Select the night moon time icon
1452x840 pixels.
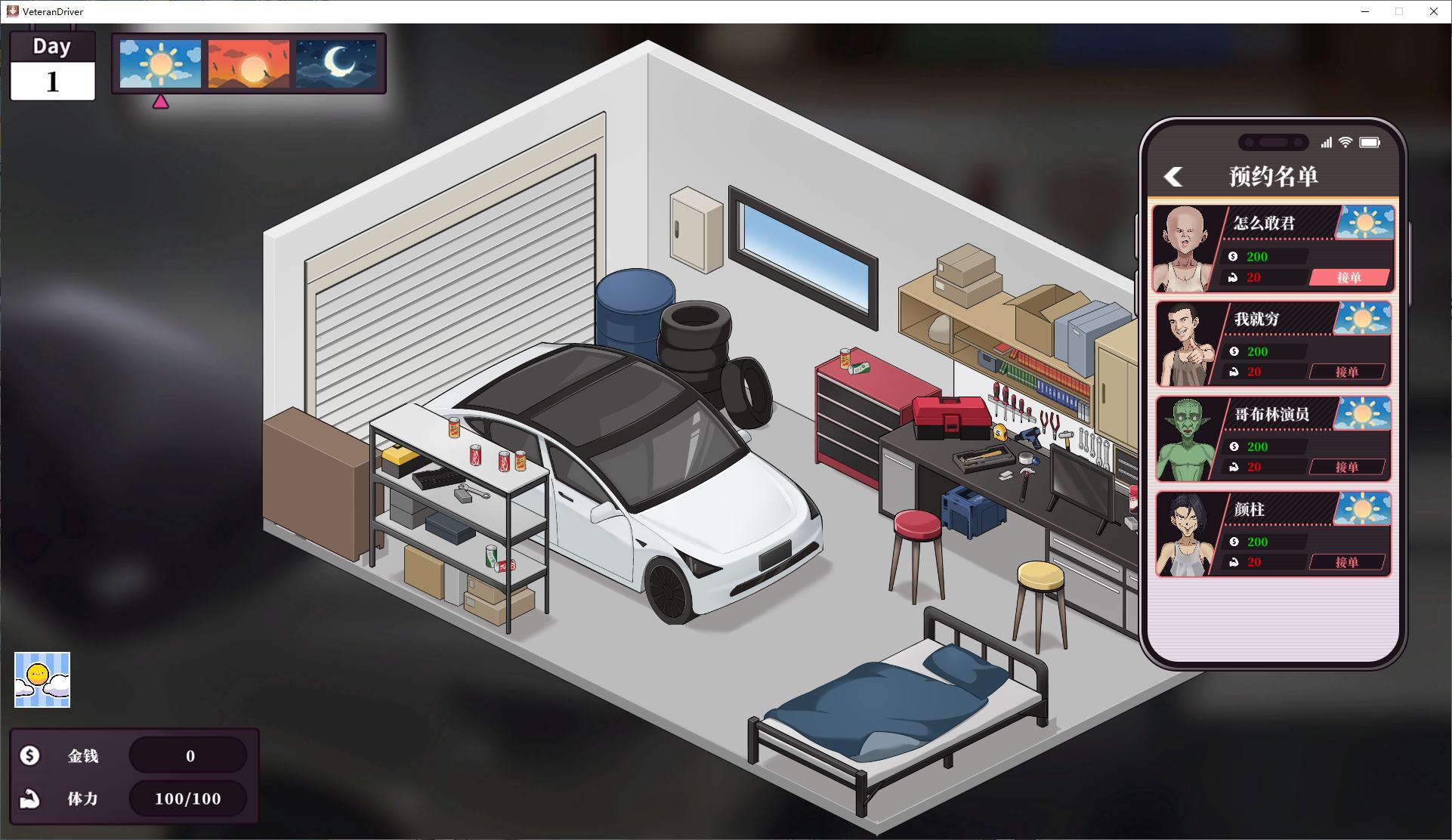335,65
